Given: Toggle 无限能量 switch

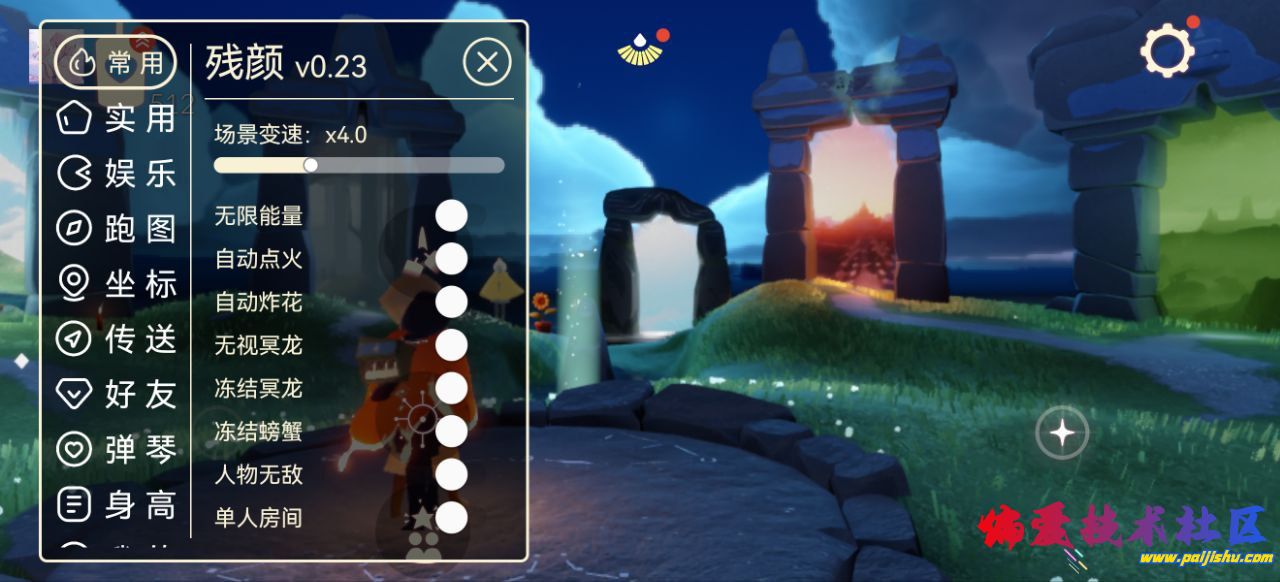Looking at the screenshot, I should 452,215.
